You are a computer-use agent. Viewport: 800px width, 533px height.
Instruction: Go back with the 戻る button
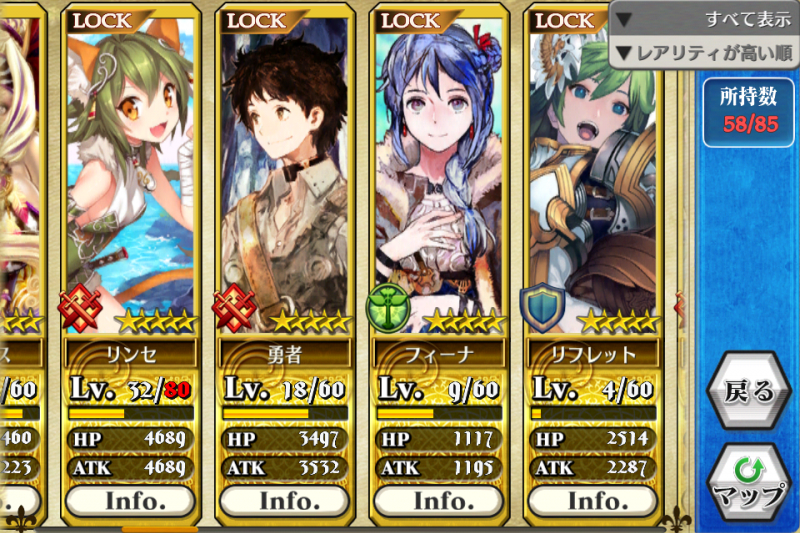coord(747,391)
